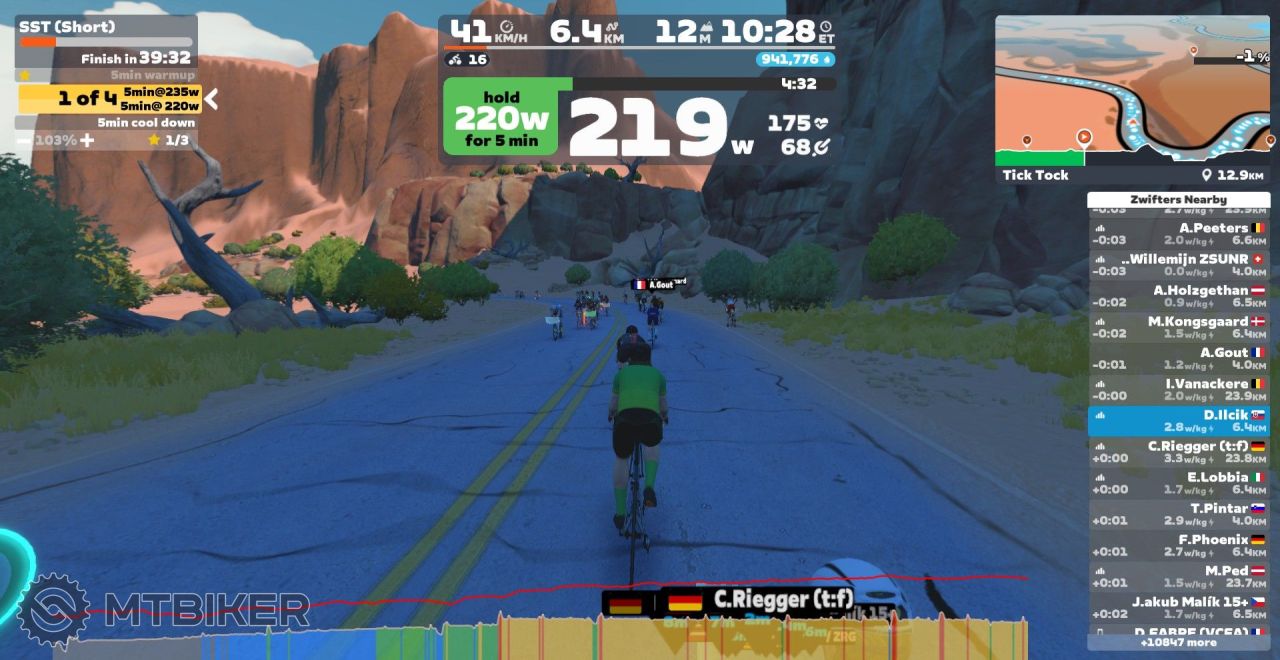Click the Zwifters Nearby list header

[1178, 200]
